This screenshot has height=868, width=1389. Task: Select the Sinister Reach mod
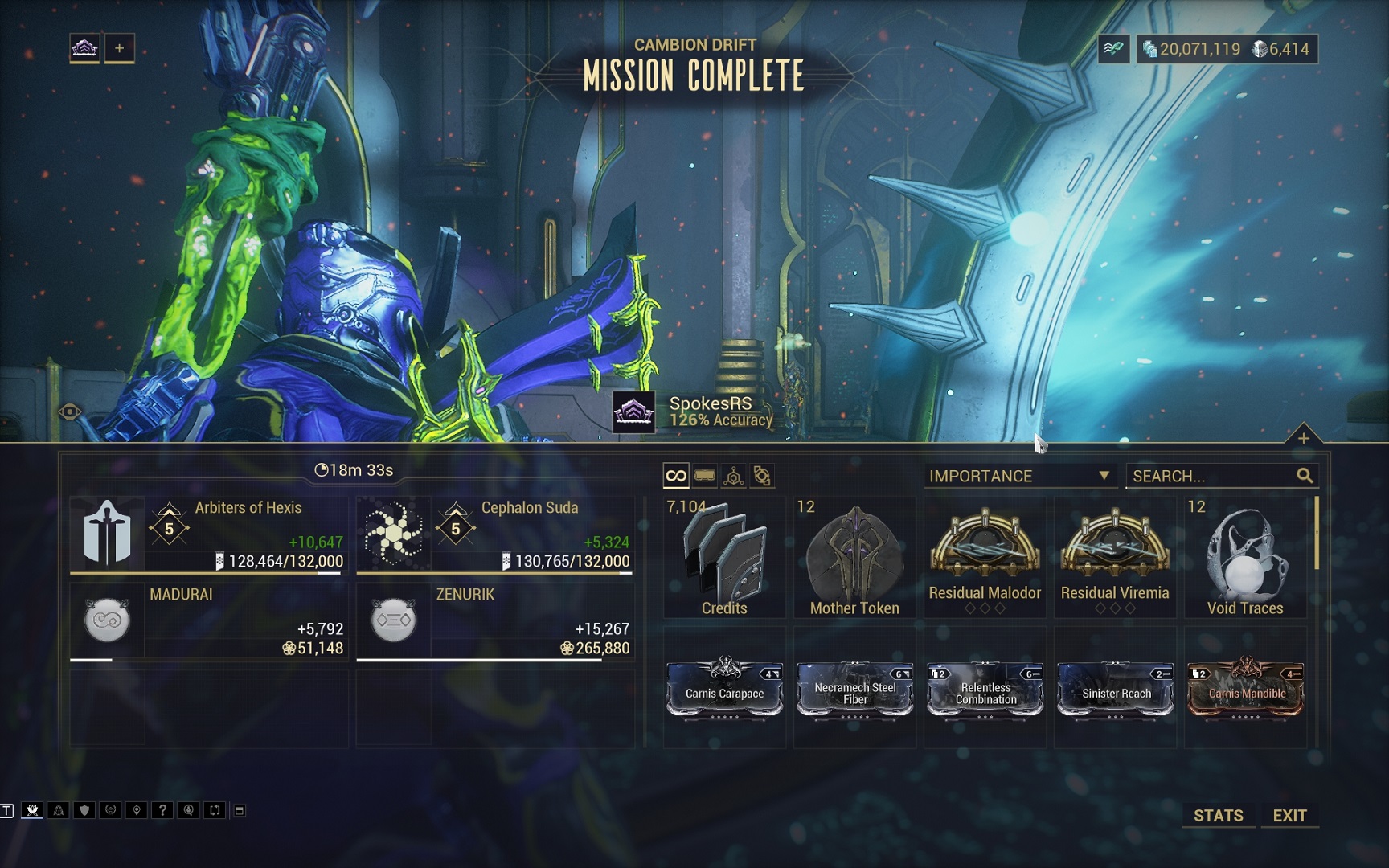1115,689
